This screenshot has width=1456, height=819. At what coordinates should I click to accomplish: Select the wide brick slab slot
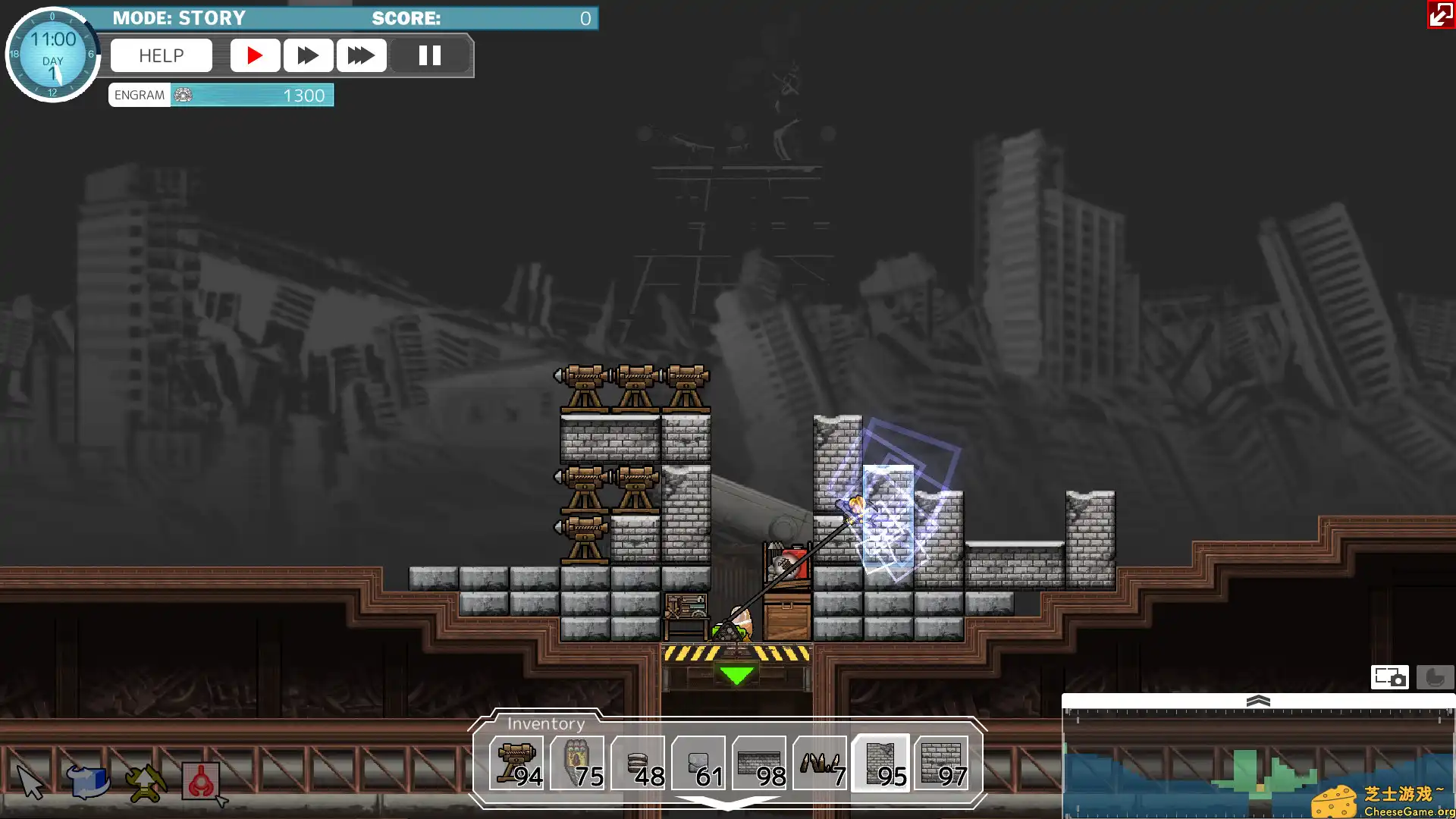[759, 763]
